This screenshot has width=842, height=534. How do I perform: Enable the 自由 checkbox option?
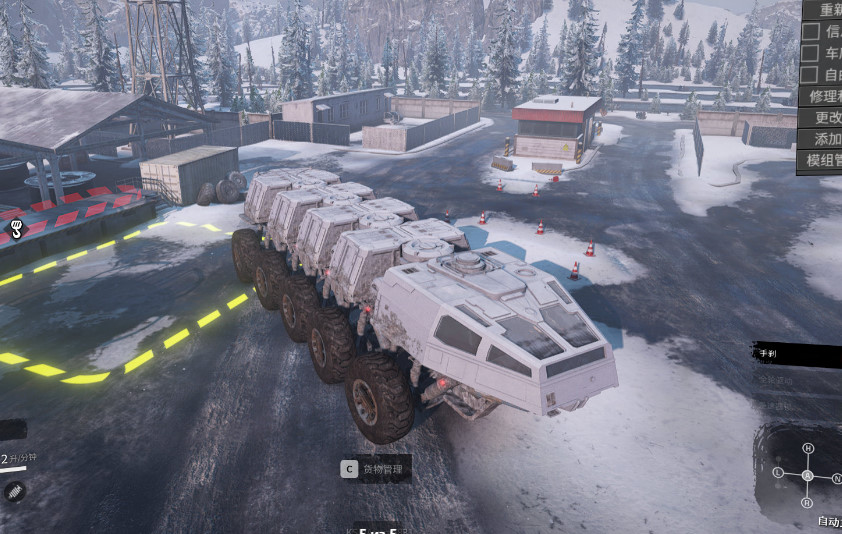point(811,75)
